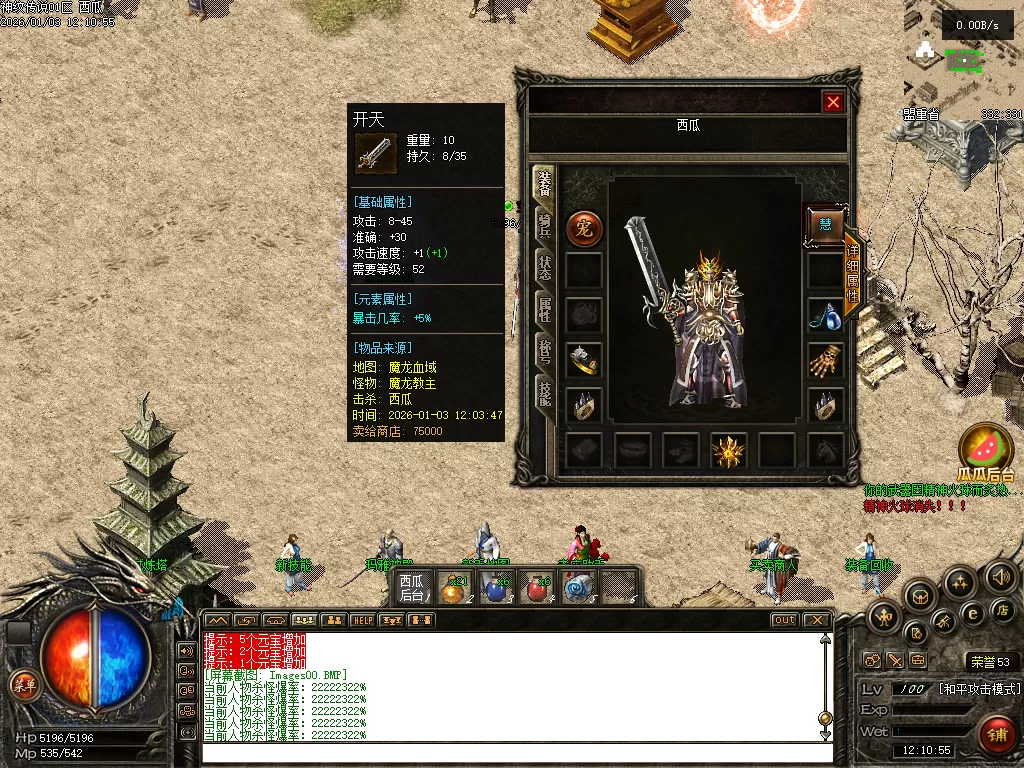1024x768 pixels.
Task: Select the golden gauntlet equipment slot
Action: tap(826, 360)
